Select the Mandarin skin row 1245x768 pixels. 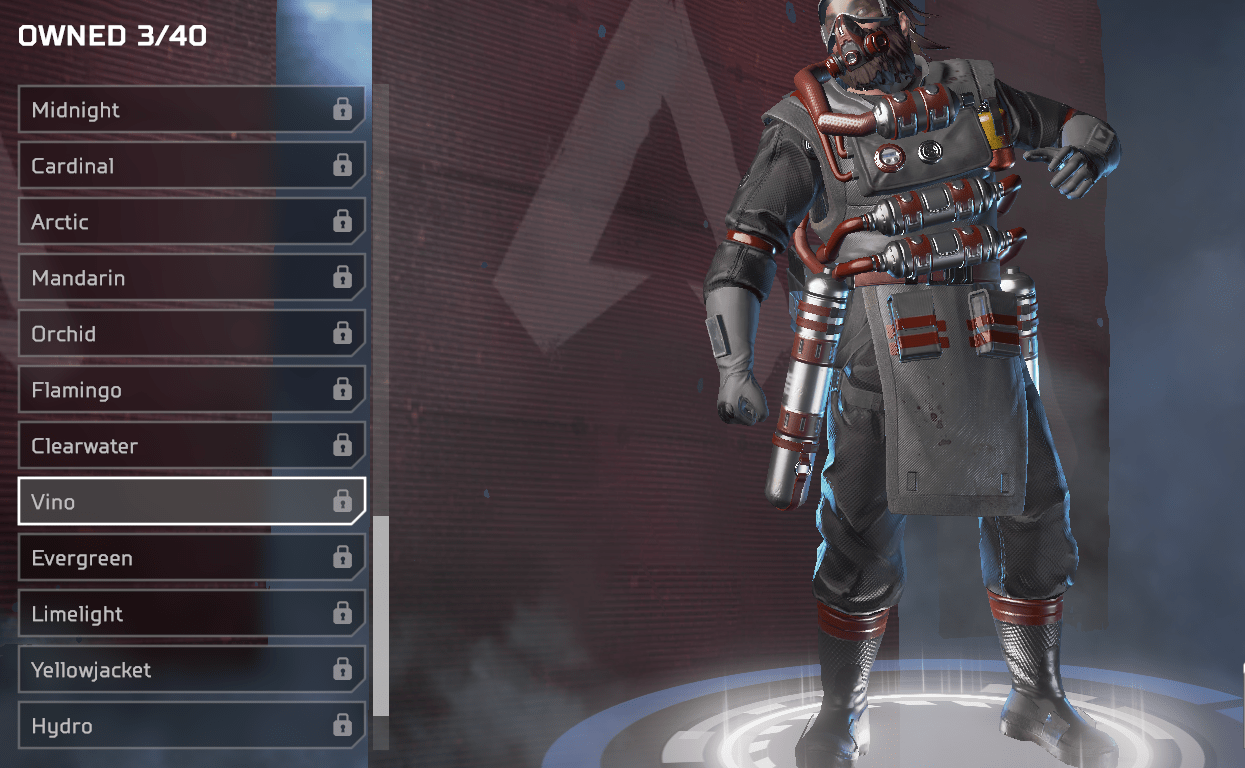point(190,278)
